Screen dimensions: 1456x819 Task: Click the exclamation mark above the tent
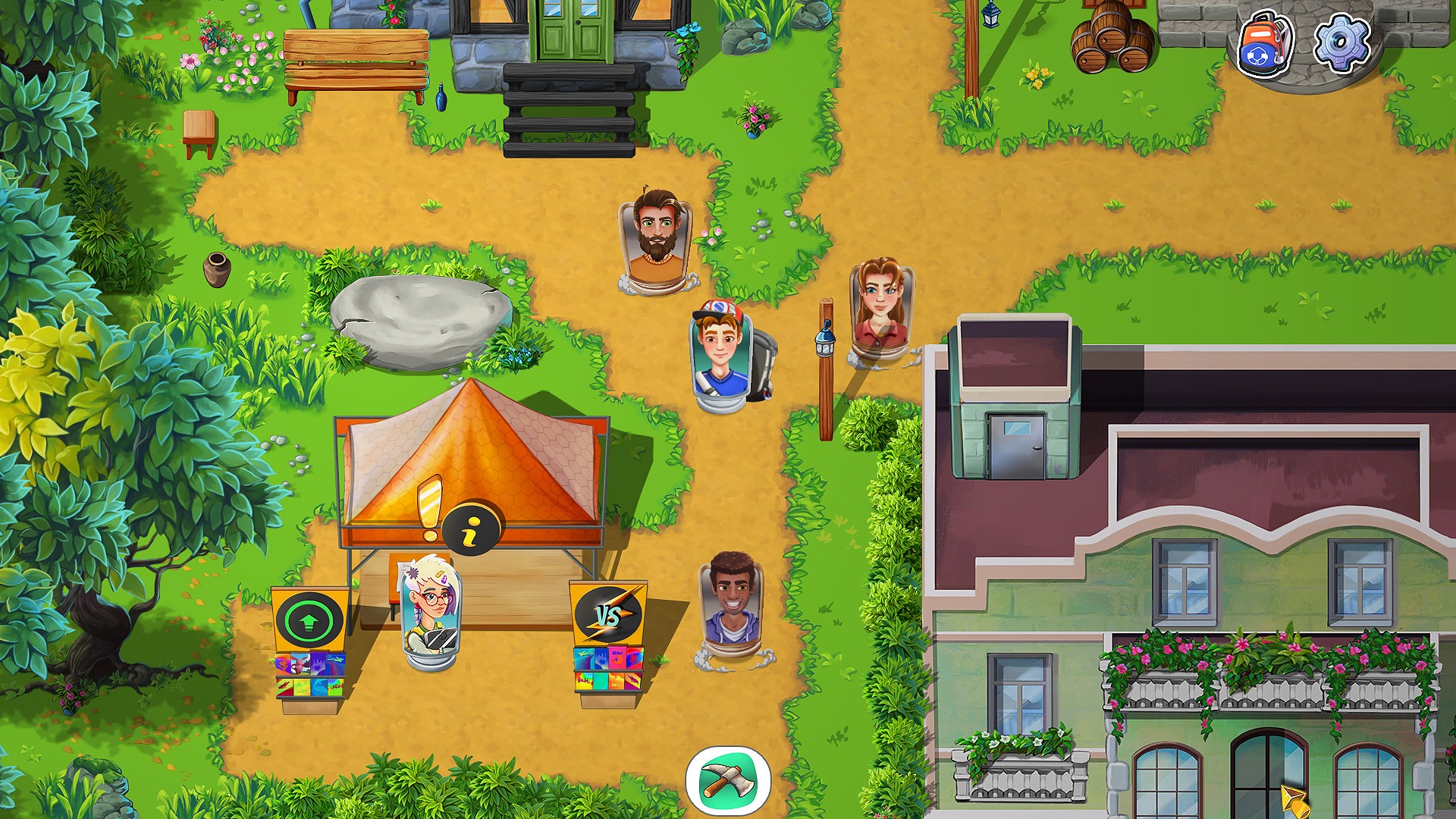coord(430,504)
